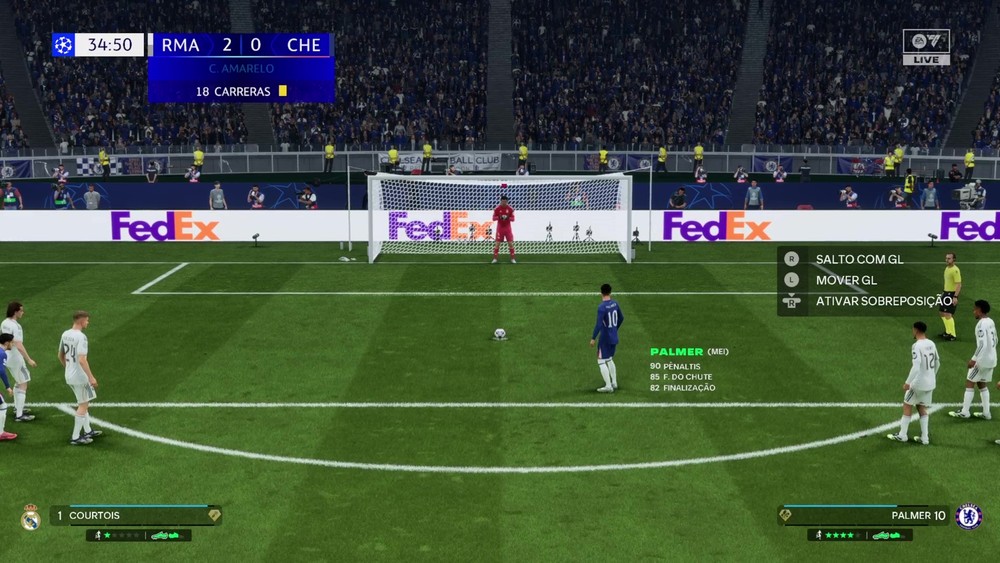The image size is (1000, 563).
Task: Click the Chelsea club crest
Action: click(968, 516)
